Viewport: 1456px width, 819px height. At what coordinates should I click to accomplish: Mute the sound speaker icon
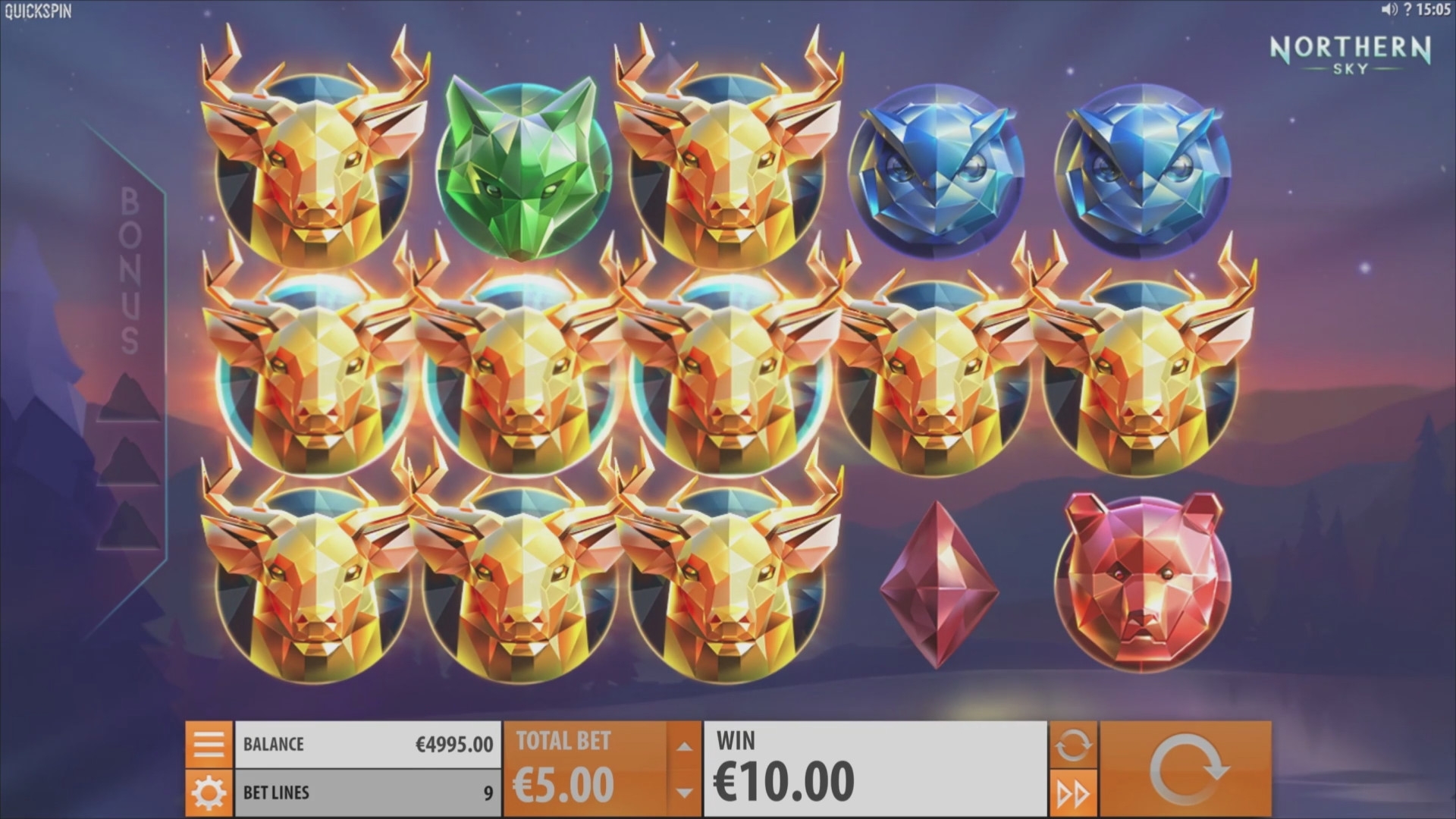1389,10
